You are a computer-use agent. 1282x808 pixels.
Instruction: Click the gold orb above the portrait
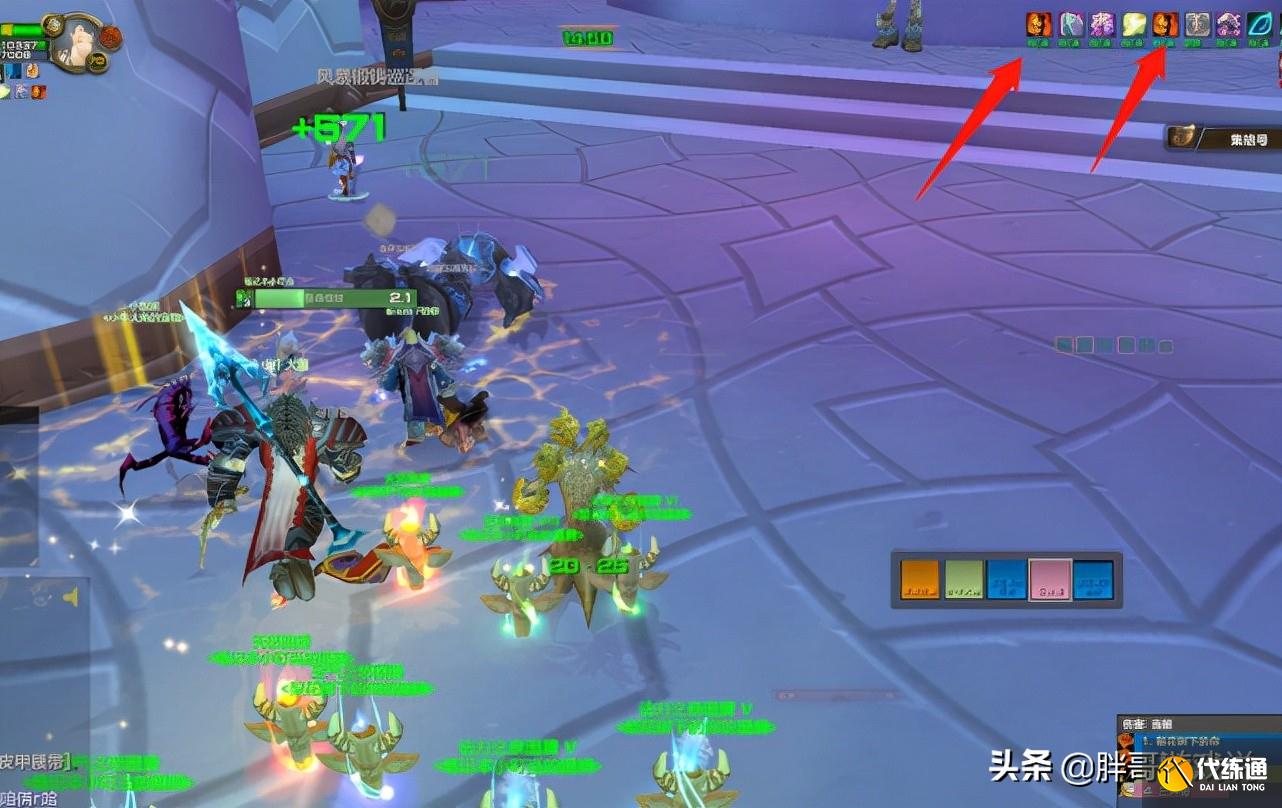(53, 24)
